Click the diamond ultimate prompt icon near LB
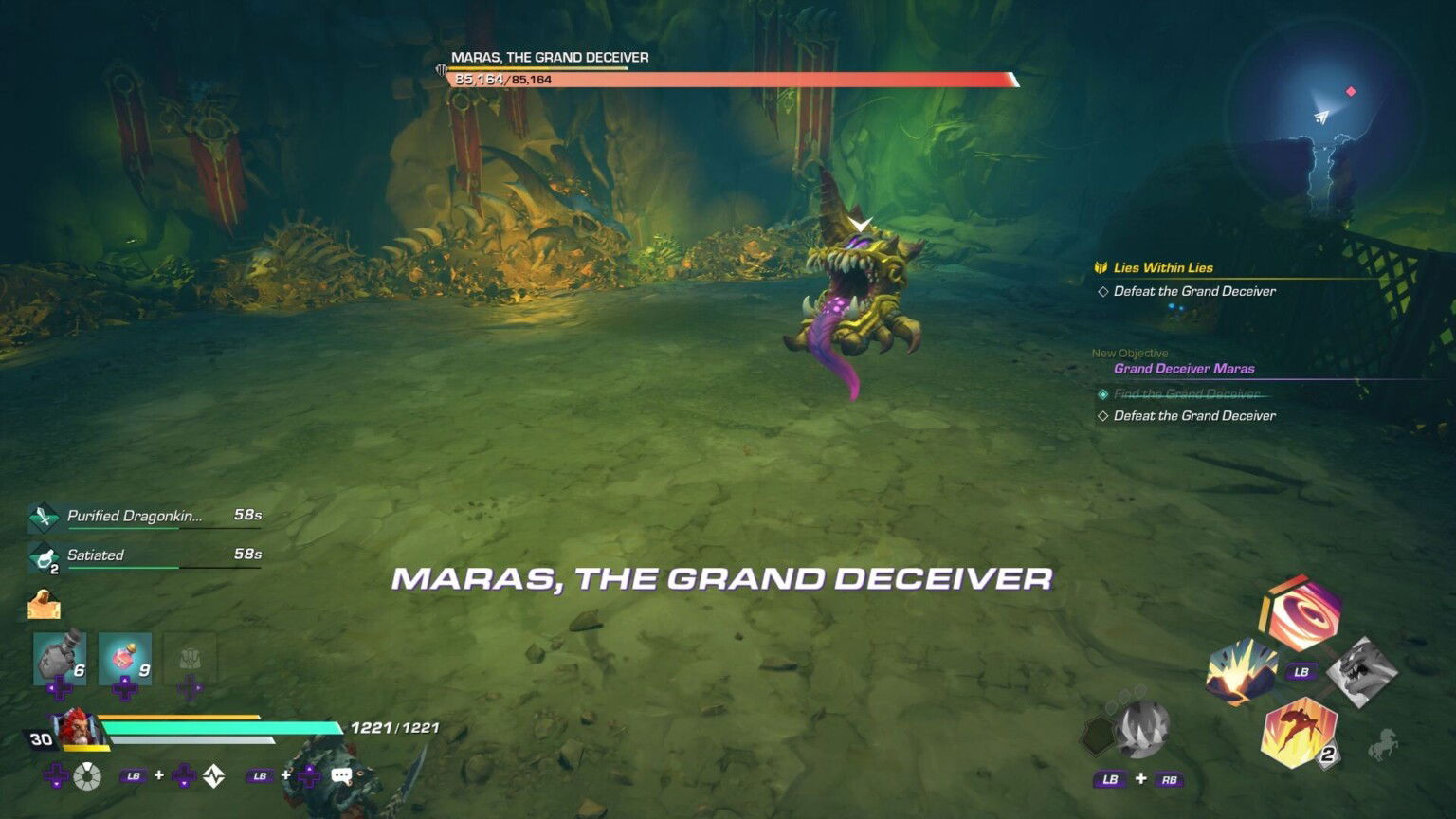The width and height of the screenshot is (1456, 819). (x=215, y=775)
